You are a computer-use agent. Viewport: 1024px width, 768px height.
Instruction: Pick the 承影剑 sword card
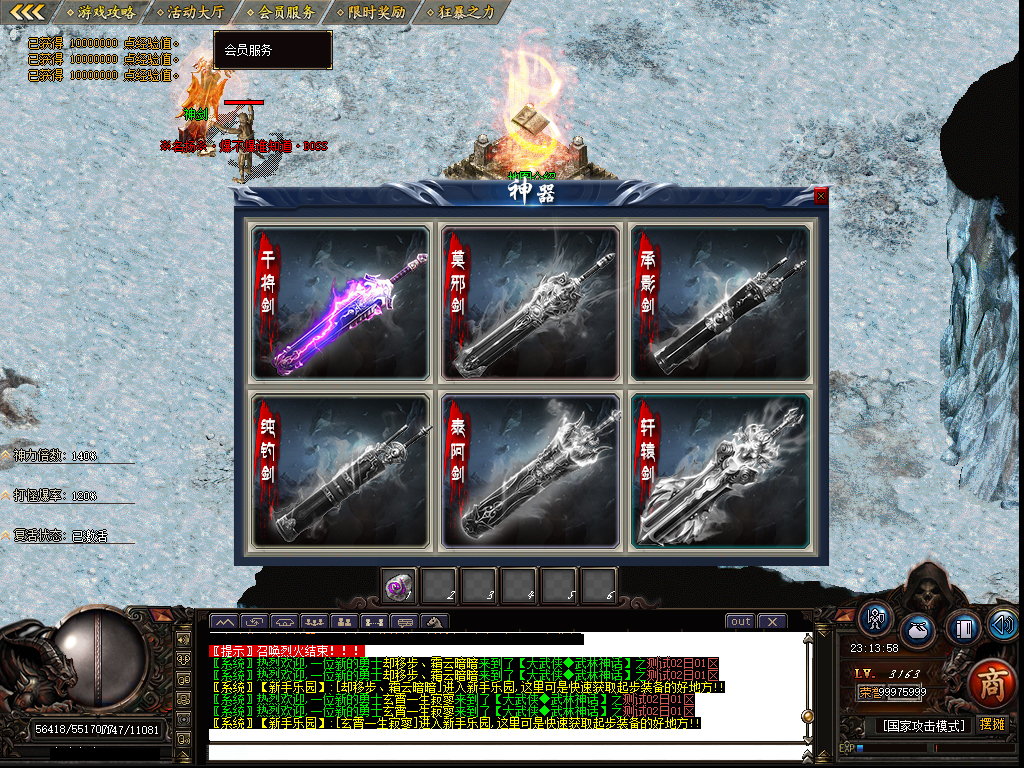coord(720,303)
